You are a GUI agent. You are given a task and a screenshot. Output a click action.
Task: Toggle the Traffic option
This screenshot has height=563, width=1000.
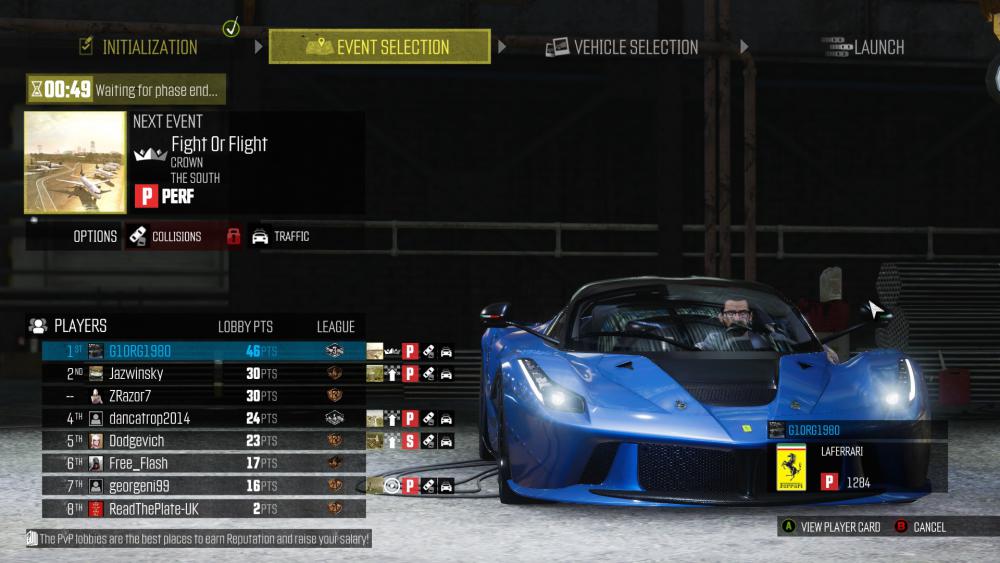(x=281, y=237)
